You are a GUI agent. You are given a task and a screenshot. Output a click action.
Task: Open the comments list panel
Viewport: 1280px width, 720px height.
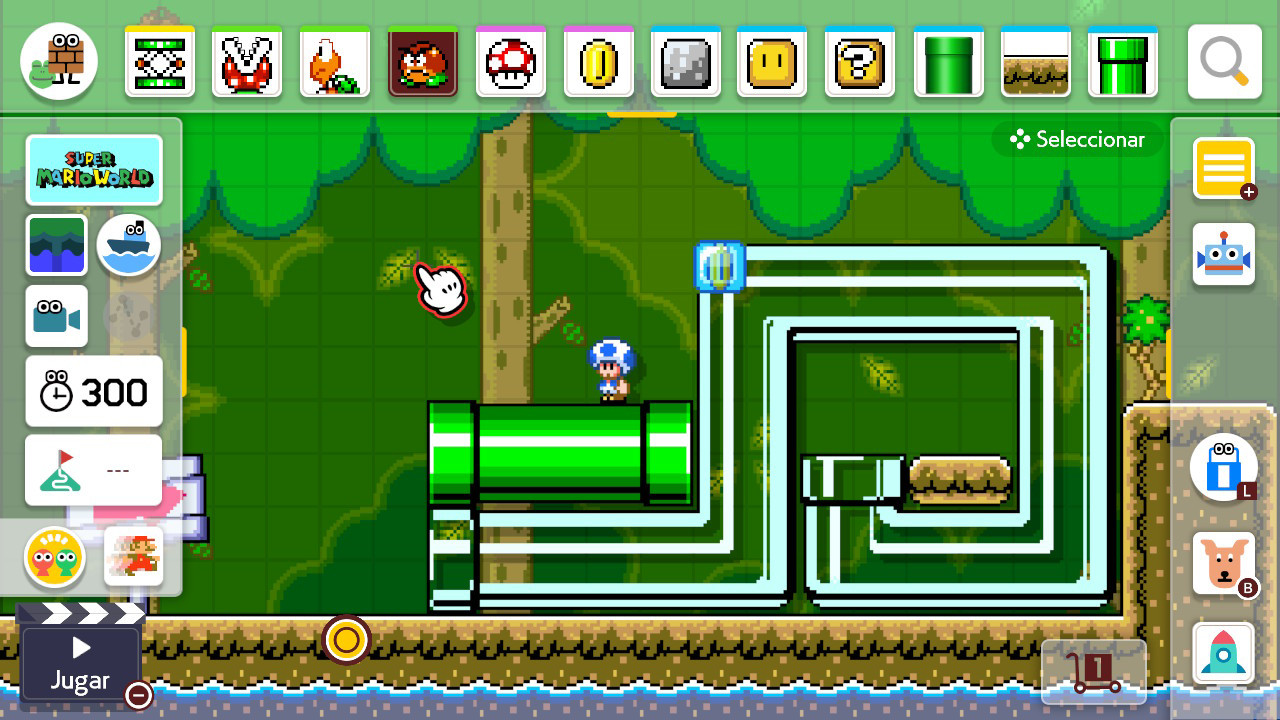1223,167
